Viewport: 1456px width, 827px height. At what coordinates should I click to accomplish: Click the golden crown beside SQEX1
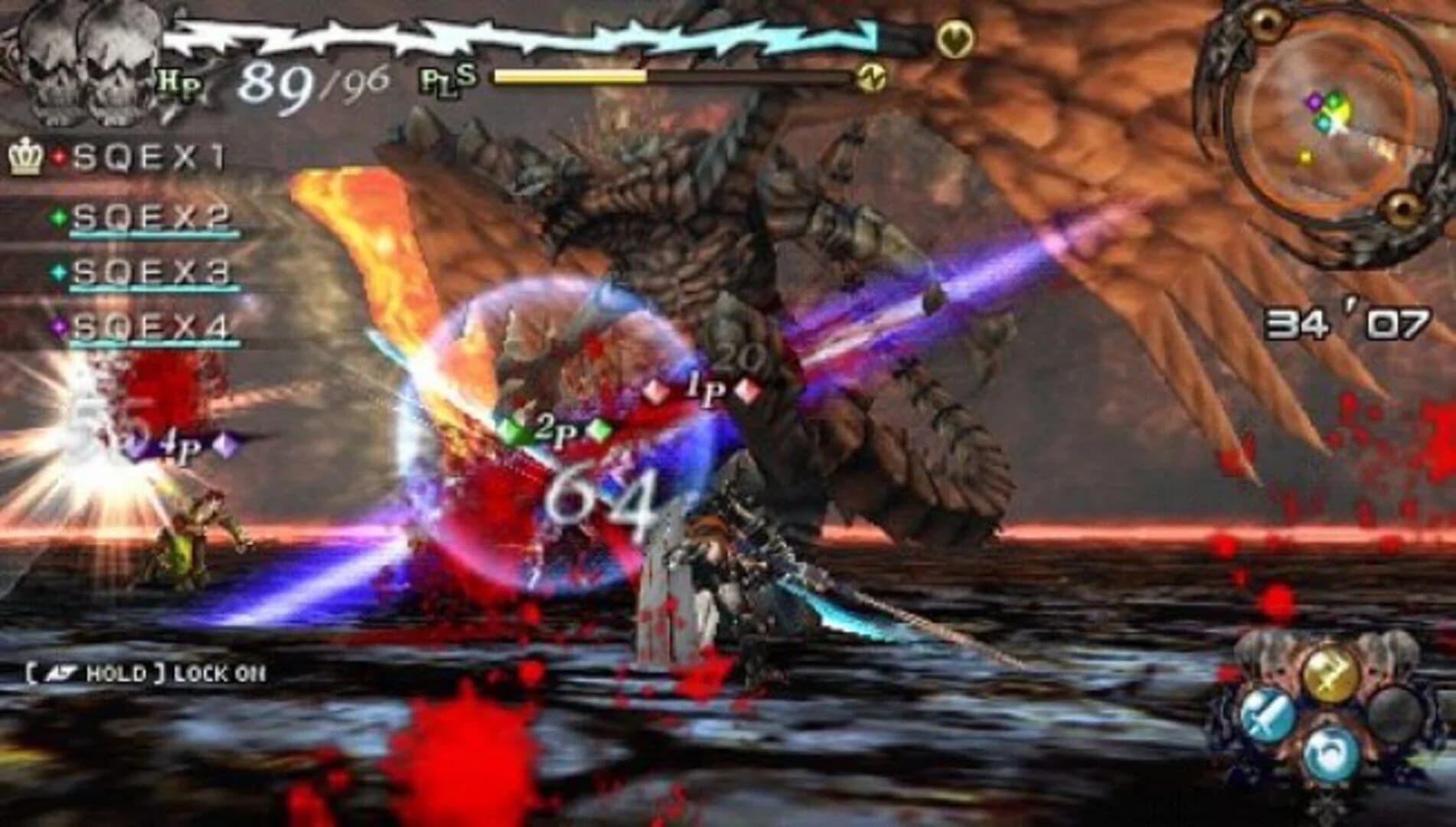[25, 157]
